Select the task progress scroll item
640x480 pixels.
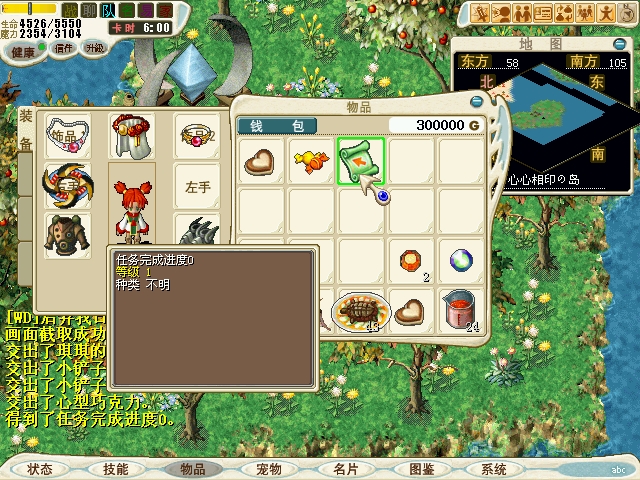360,161
